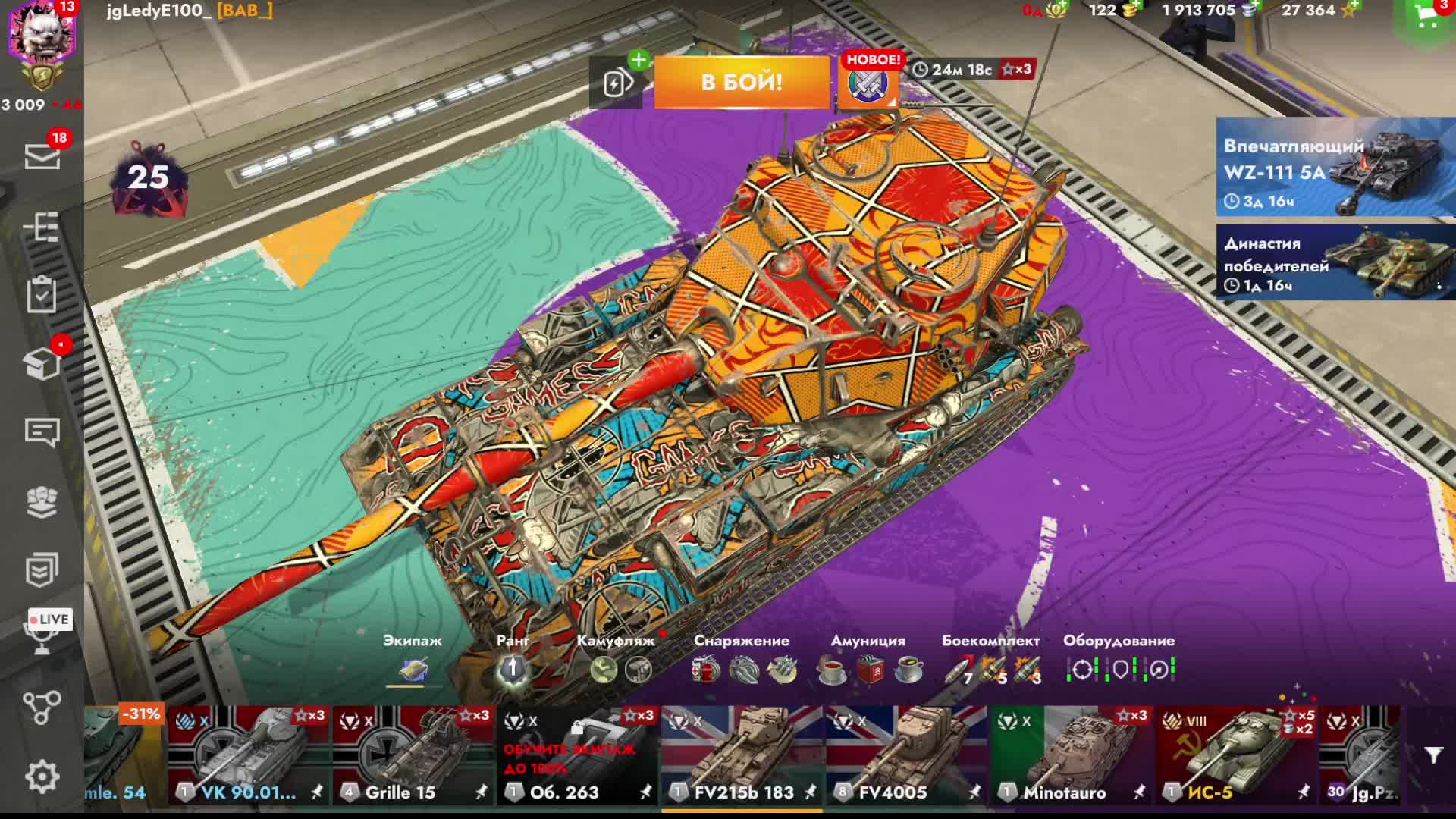Open the chat messages panel

pos(42,432)
